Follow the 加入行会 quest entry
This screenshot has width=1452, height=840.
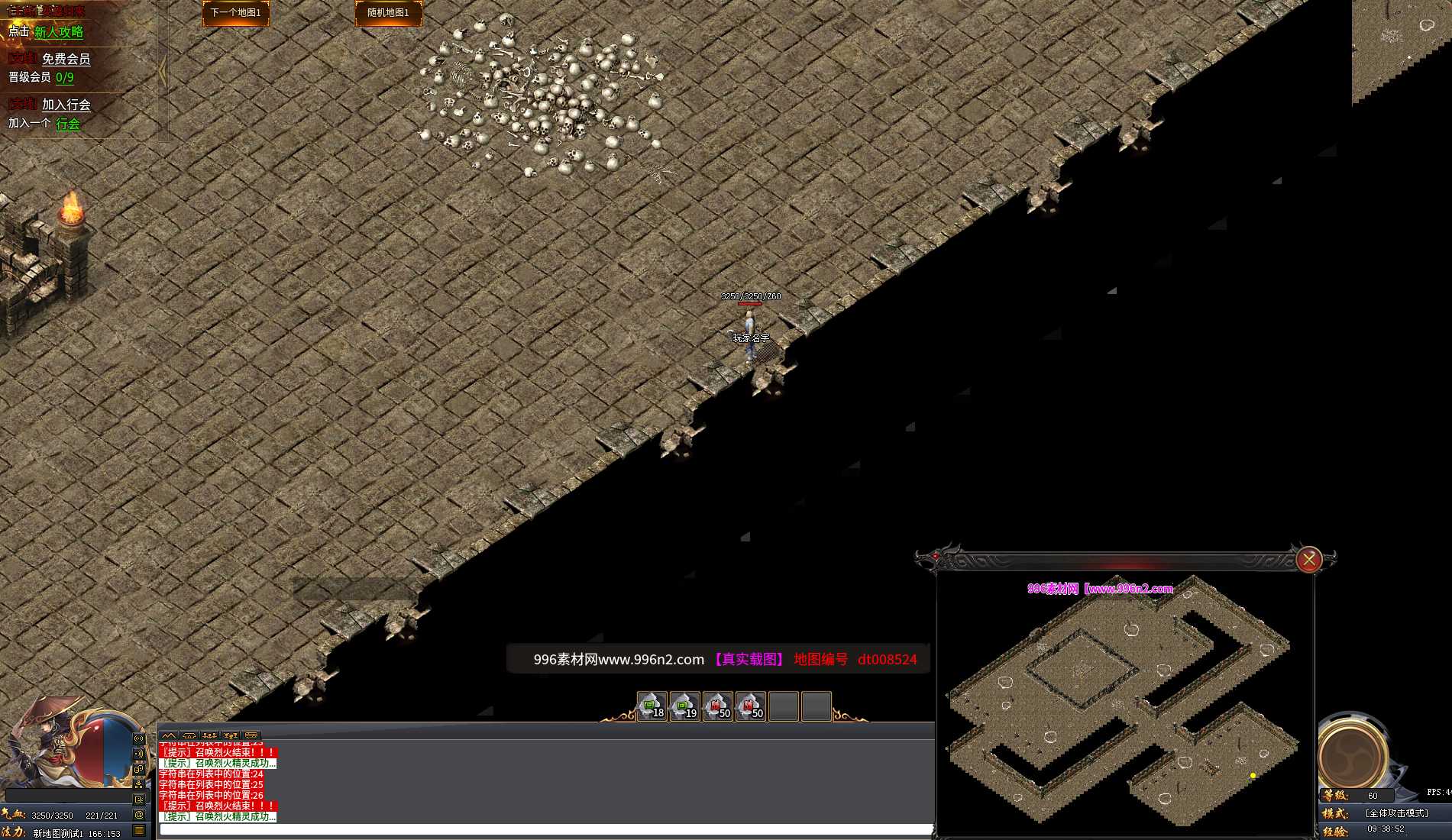click(66, 105)
